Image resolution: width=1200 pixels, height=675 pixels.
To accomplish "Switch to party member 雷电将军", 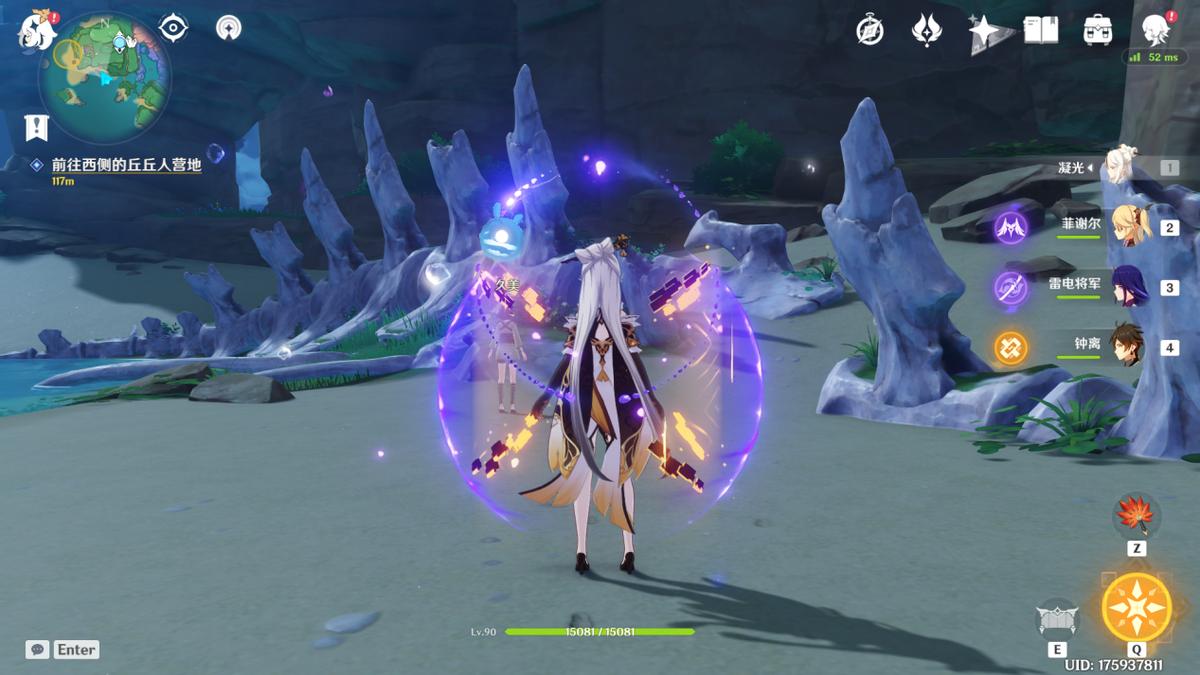I will tap(1126, 287).
